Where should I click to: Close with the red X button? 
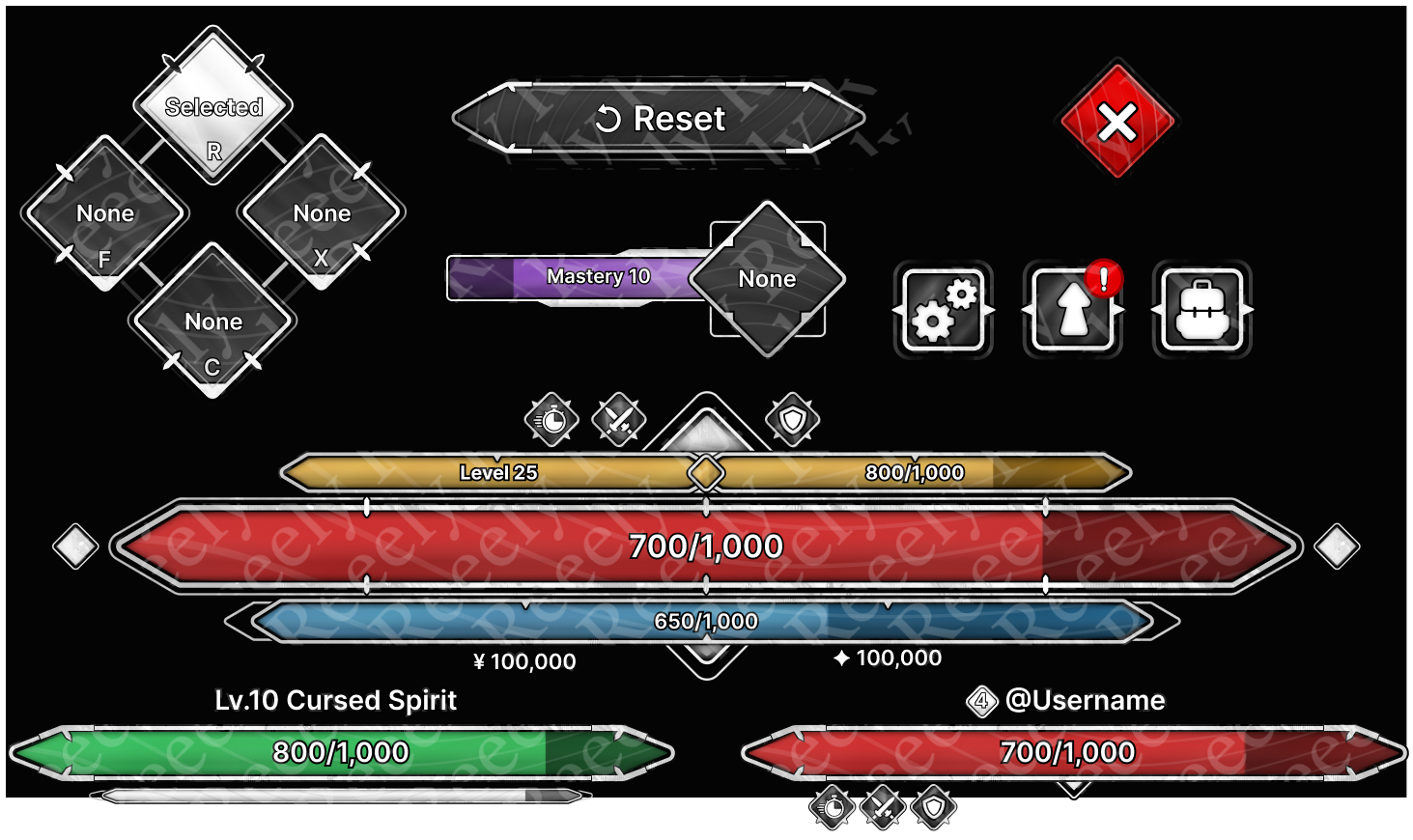[x=1117, y=123]
